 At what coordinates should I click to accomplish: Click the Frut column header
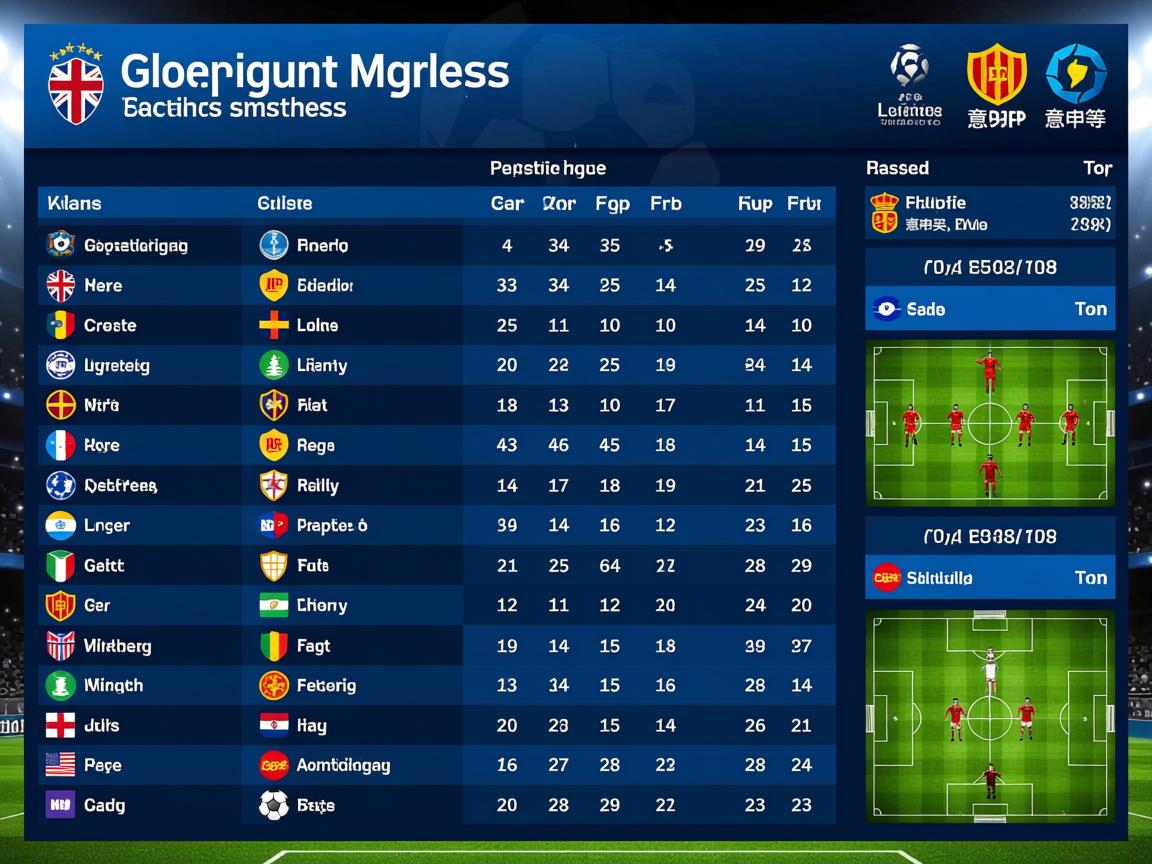click(803, 204)
